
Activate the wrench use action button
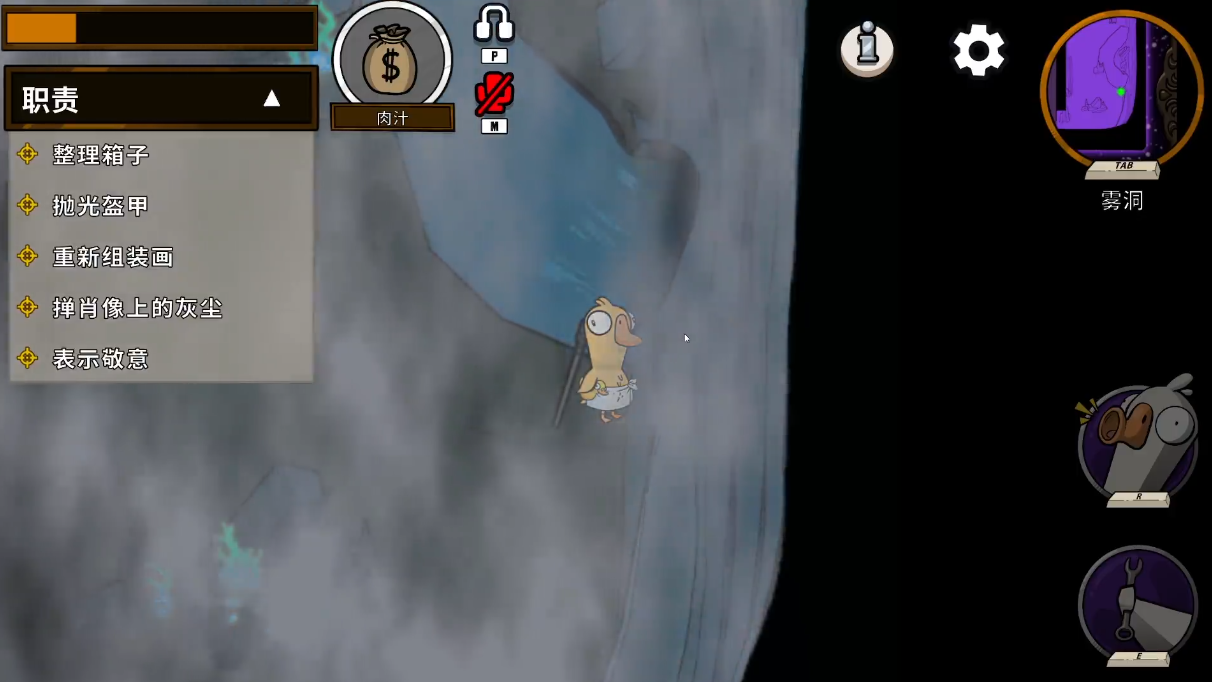(x=1138, y=602)
